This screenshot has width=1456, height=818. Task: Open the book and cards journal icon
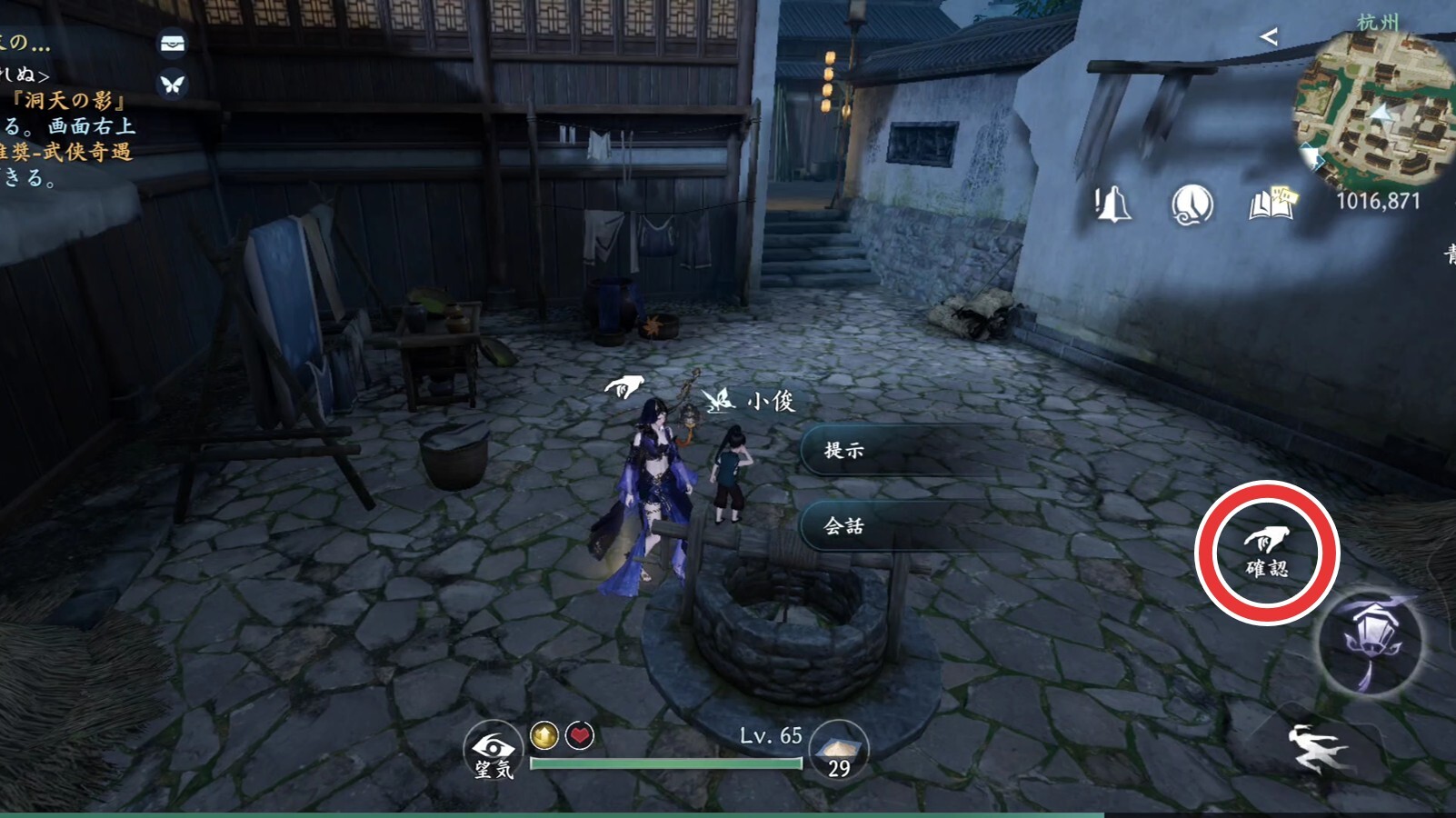click(1272, 204)
